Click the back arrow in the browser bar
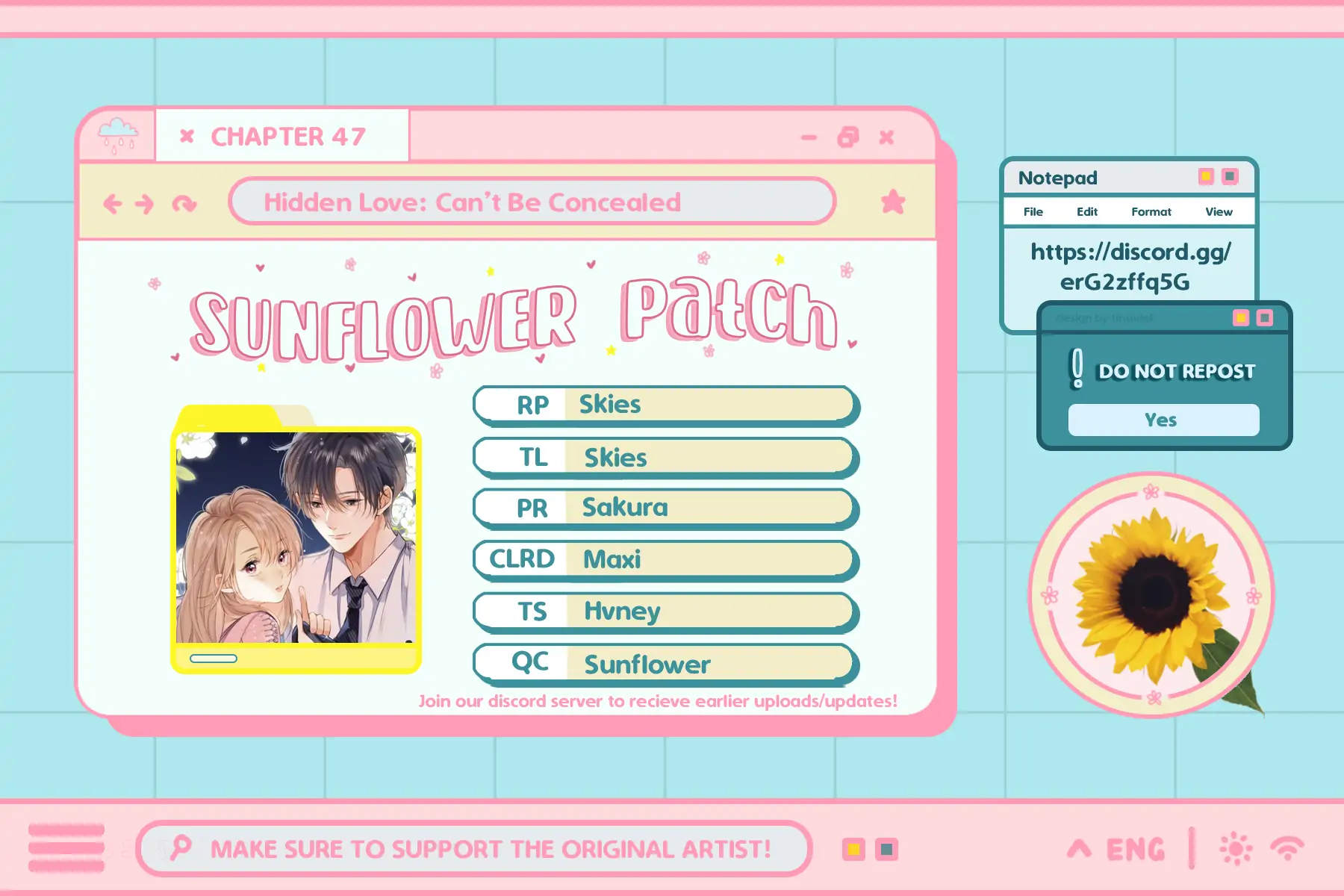1344x896 pixels. [113, 203]
